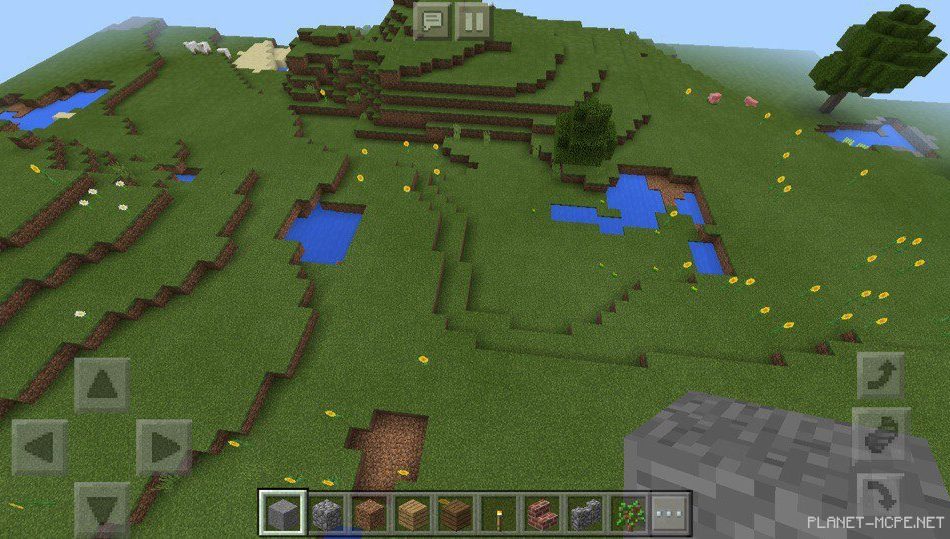Tap the move right arrow
The height and width of the screenshot is (539, 950).
(x=163, y=447)
